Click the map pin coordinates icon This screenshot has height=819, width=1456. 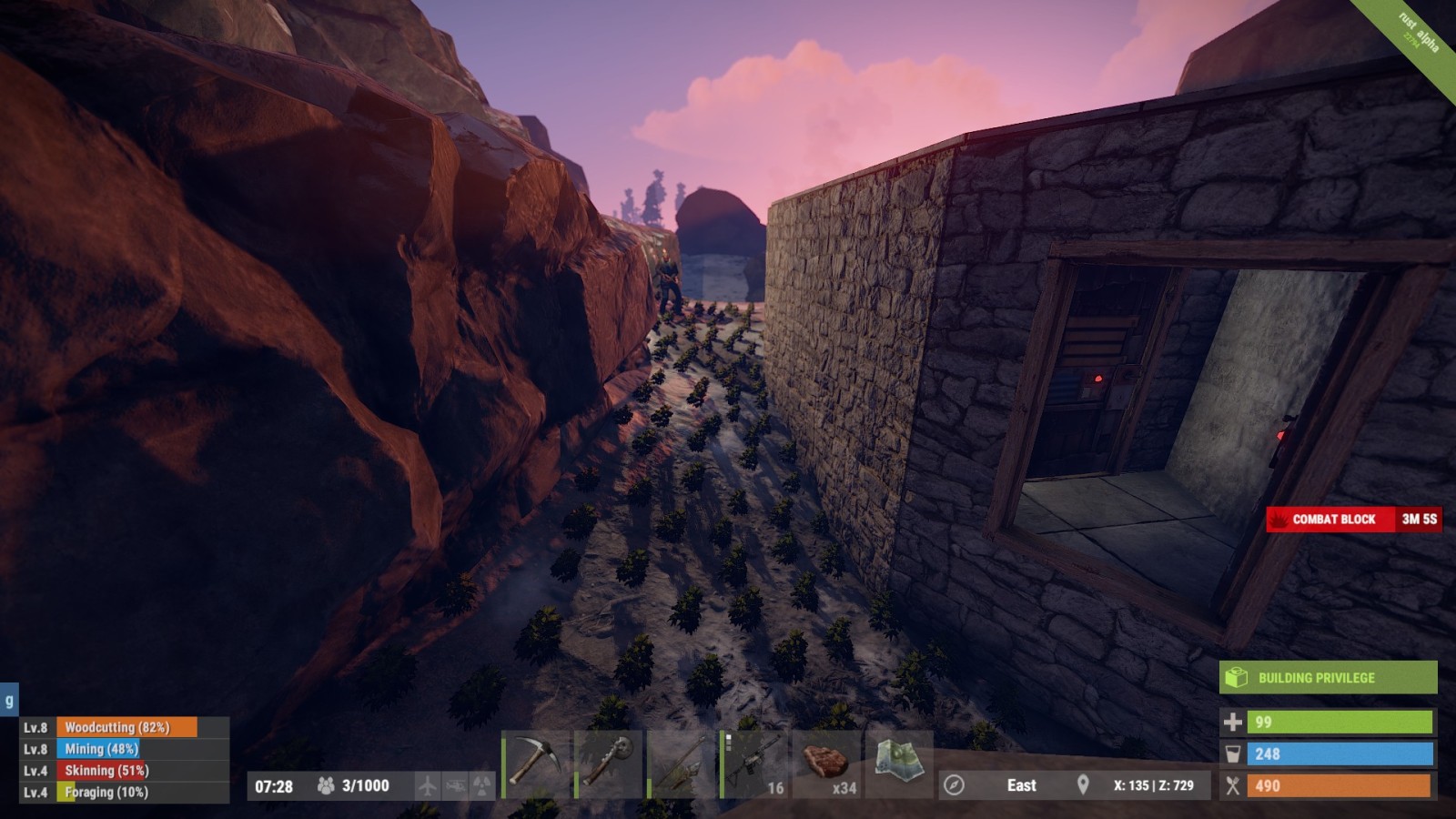[x=1083, y=785]
